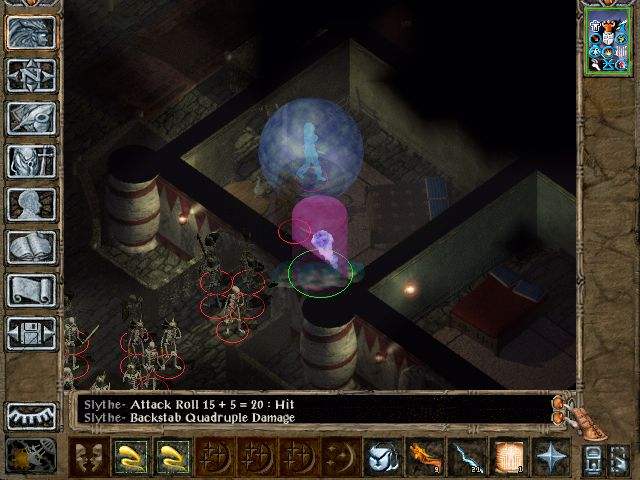Open the journal with the quill icon
The width and height of the screenshot is (640, 480).
(31, 118)
